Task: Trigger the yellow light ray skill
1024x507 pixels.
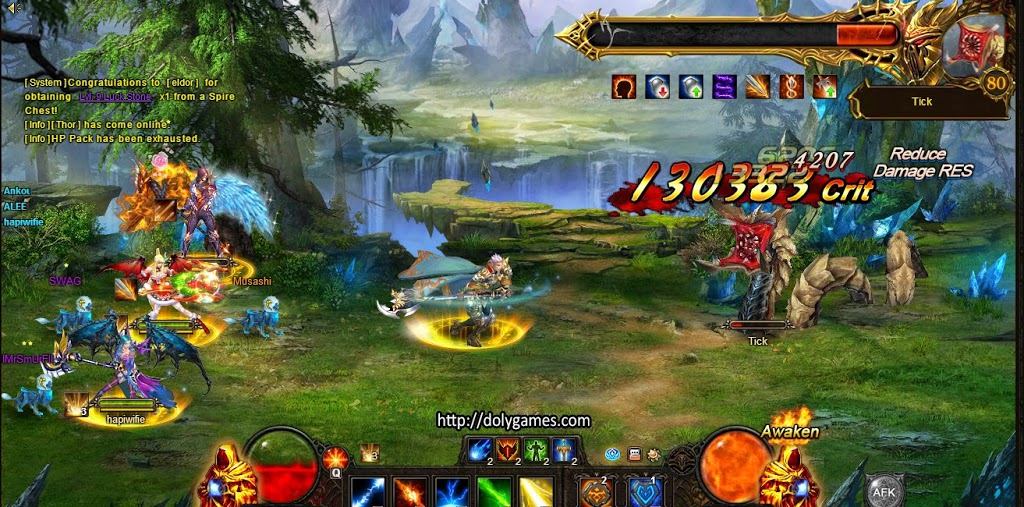Action: click(536, 493)
